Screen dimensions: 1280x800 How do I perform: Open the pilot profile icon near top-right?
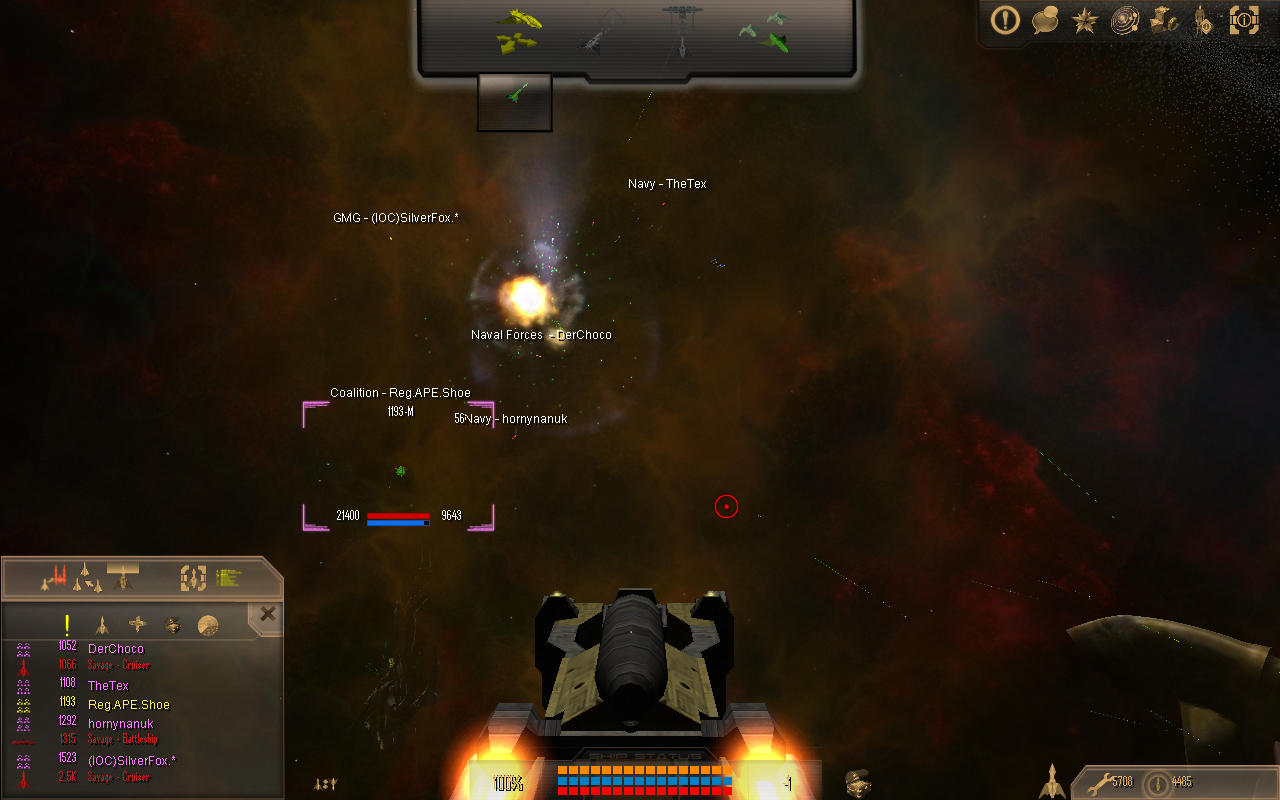[x=1202, y=20]
